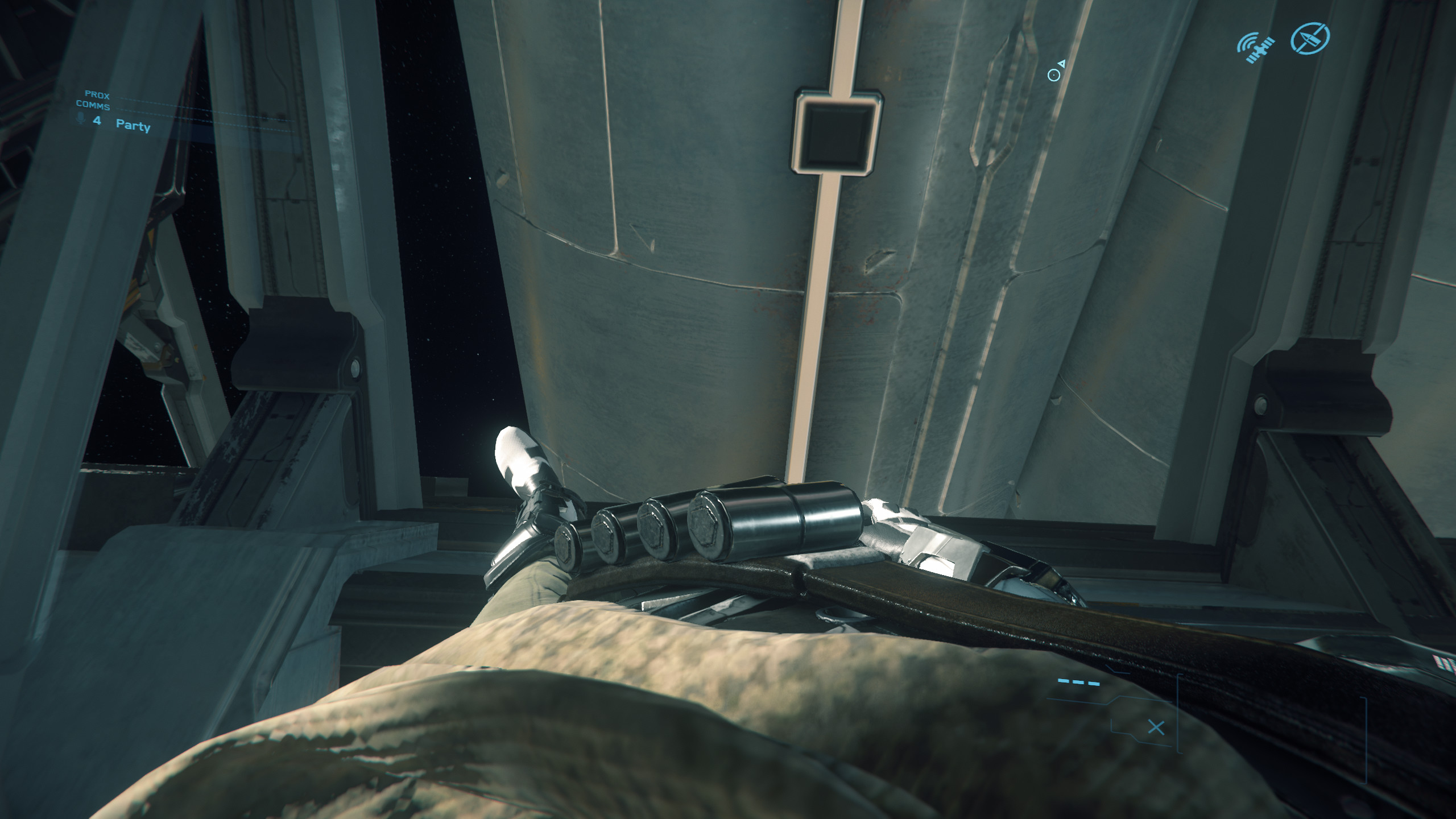Toggle the microphone icon beside Party
1456x819 pixels.
click(81, 118)
